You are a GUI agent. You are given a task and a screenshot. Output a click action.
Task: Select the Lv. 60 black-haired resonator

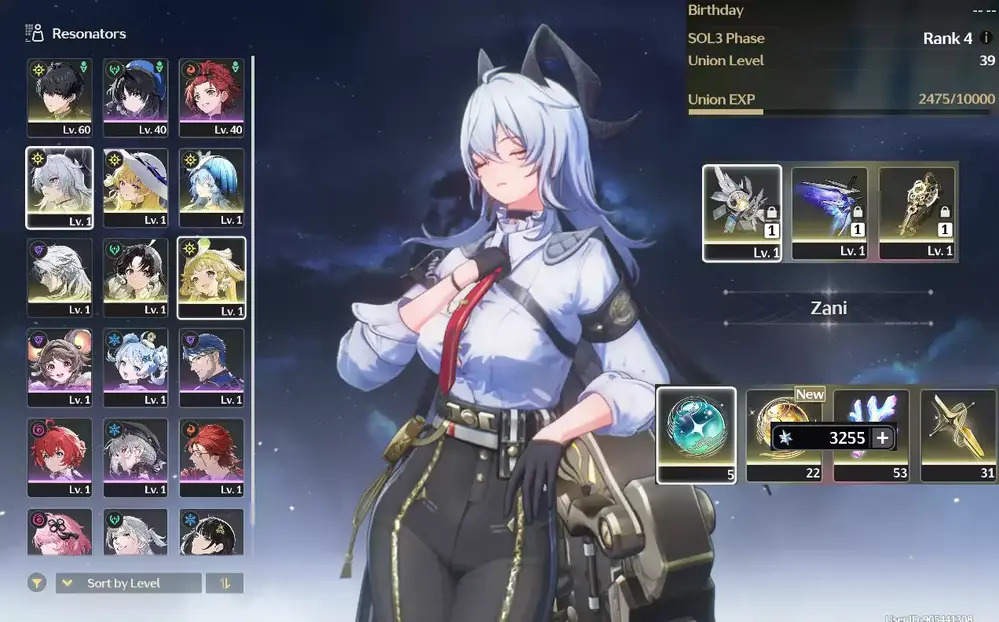60,95
